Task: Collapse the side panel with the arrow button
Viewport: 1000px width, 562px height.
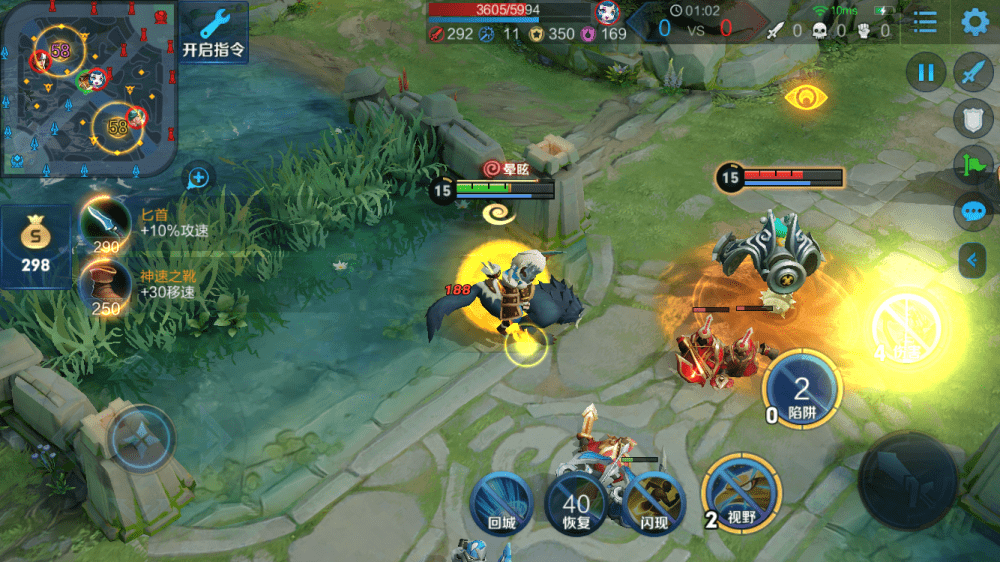Action: click(971, 260)
